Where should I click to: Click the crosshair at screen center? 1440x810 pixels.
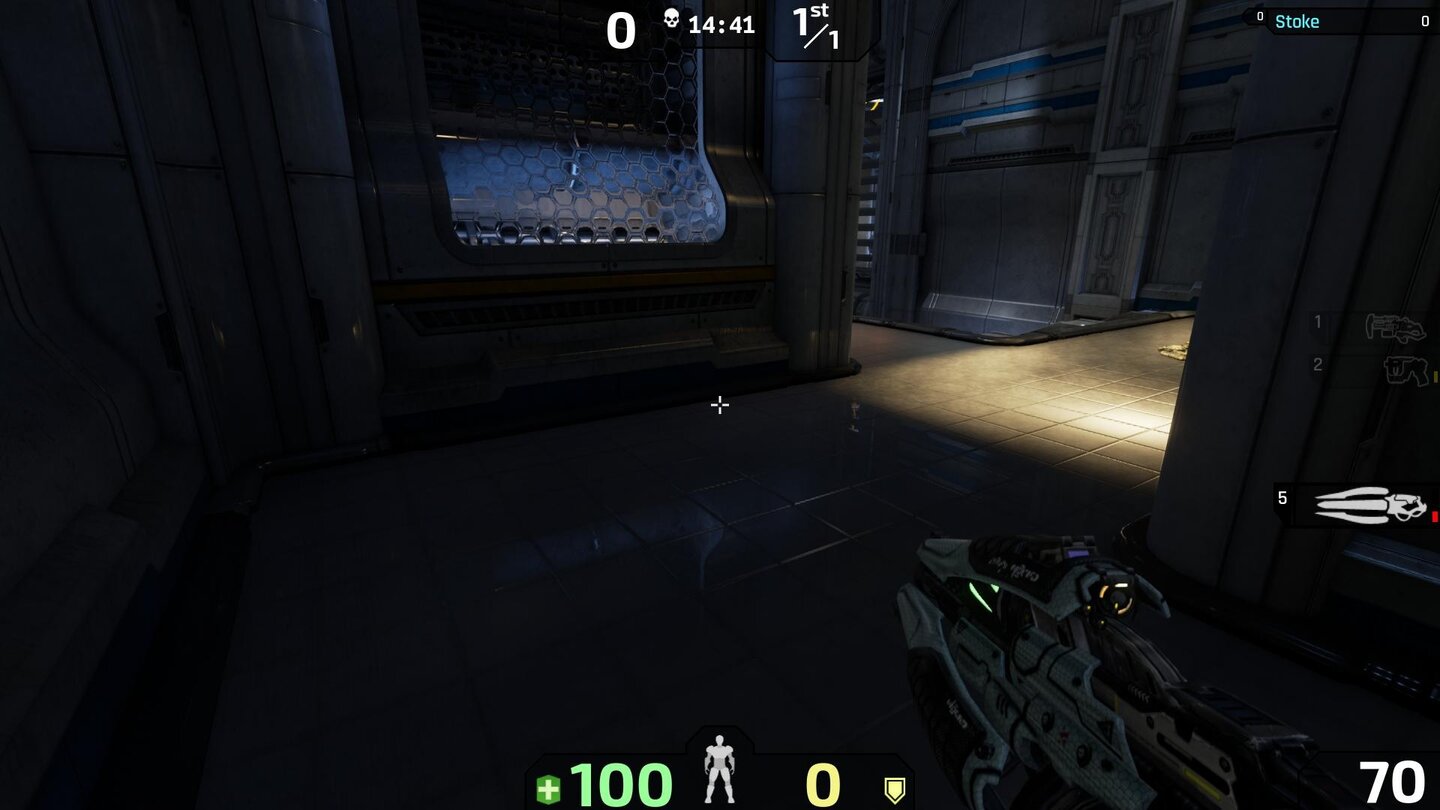[720, 405]
